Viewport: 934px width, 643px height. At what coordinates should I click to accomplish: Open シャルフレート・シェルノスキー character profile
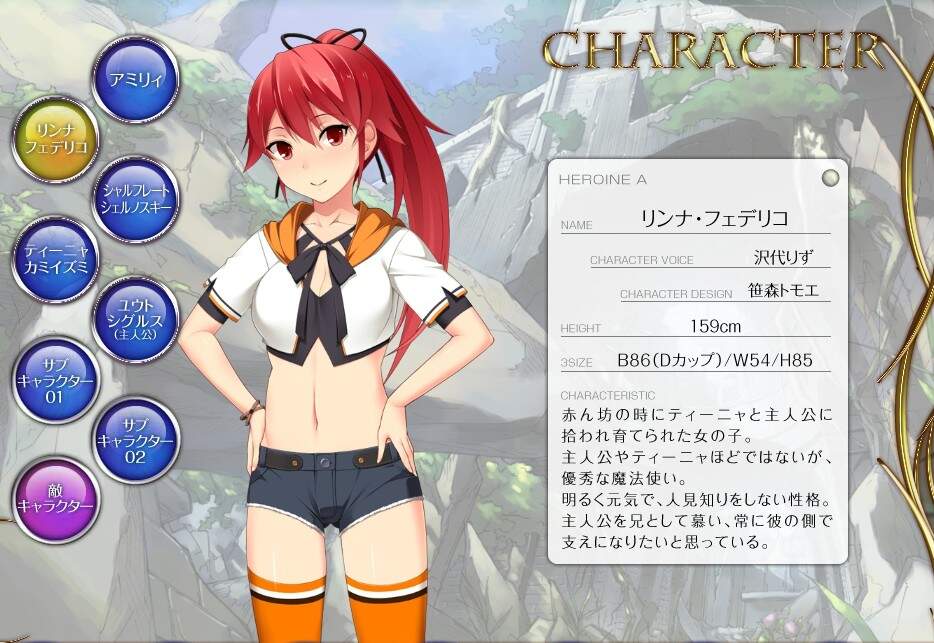135,199
